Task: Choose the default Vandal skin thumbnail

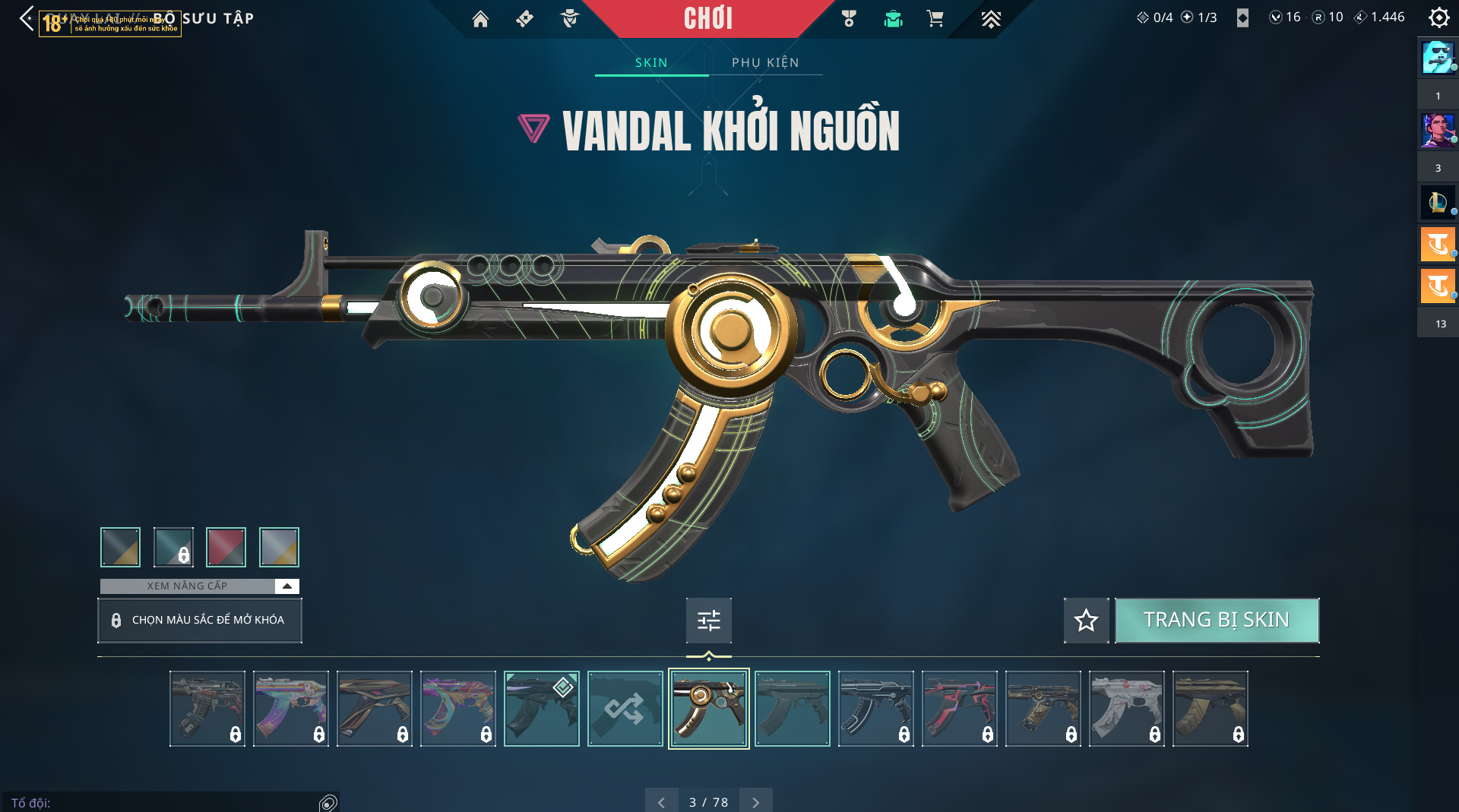Action: click(792, 709)
